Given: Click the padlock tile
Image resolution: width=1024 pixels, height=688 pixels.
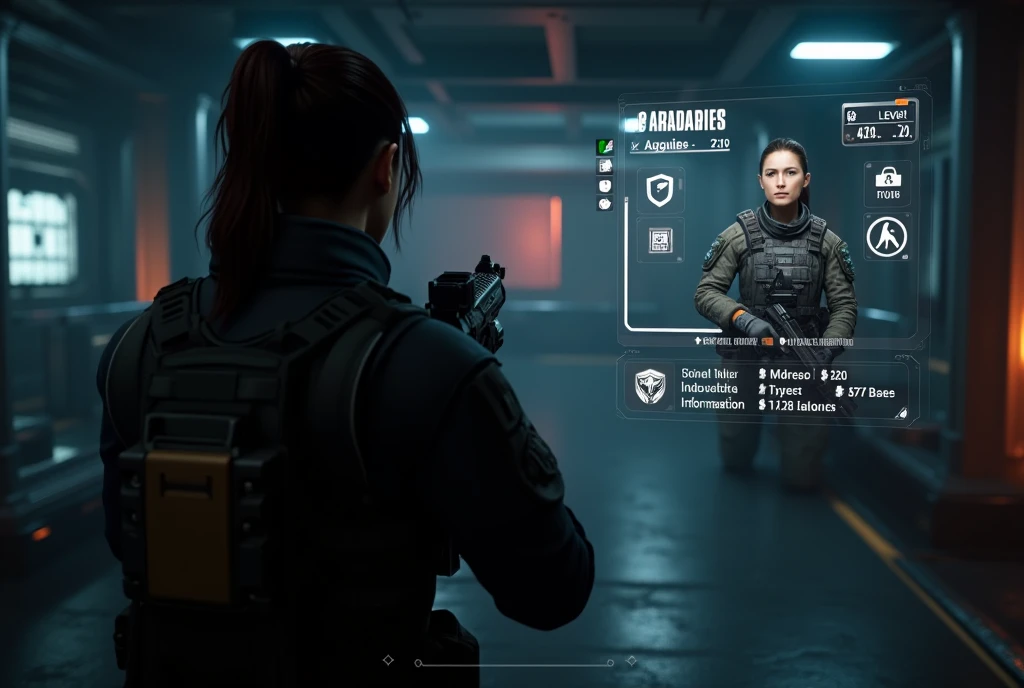Looking at the screenshot, I should 887,183.
